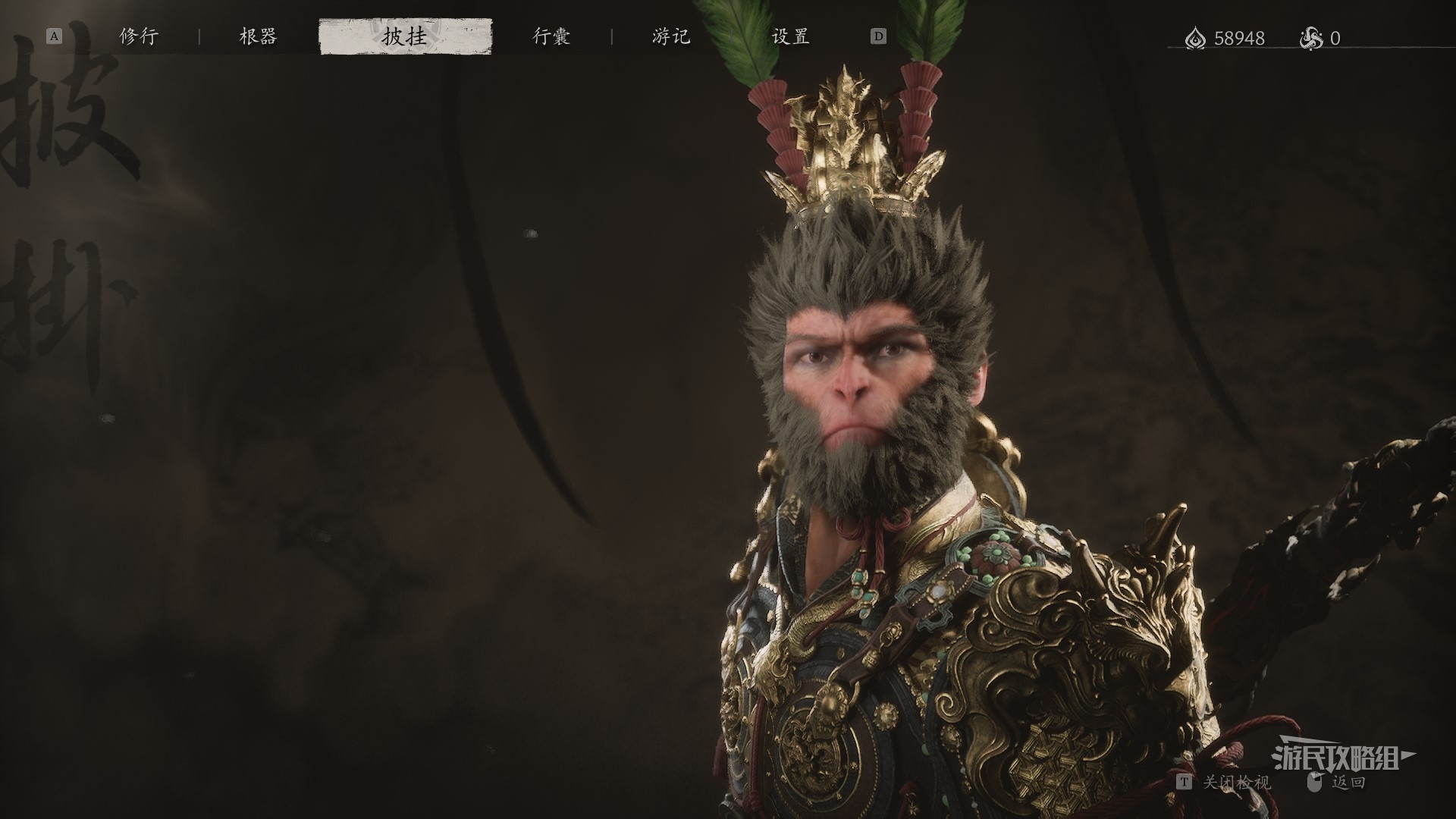
Task: Select the highlighted 披挂 tab
Action: click(x=405, y=37)
